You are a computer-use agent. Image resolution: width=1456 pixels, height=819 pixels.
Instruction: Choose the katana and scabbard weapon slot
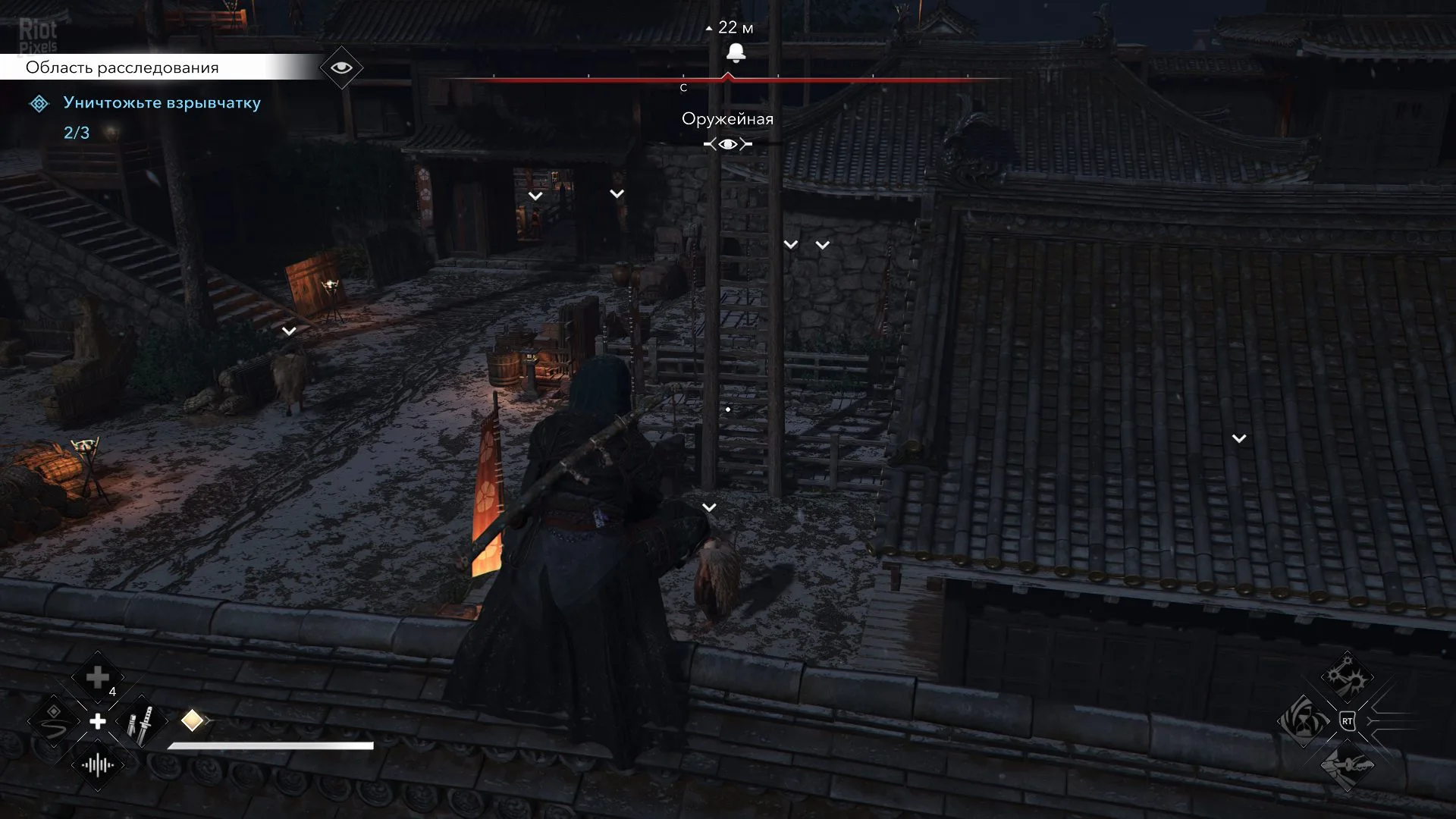click(x=142, y=722)
